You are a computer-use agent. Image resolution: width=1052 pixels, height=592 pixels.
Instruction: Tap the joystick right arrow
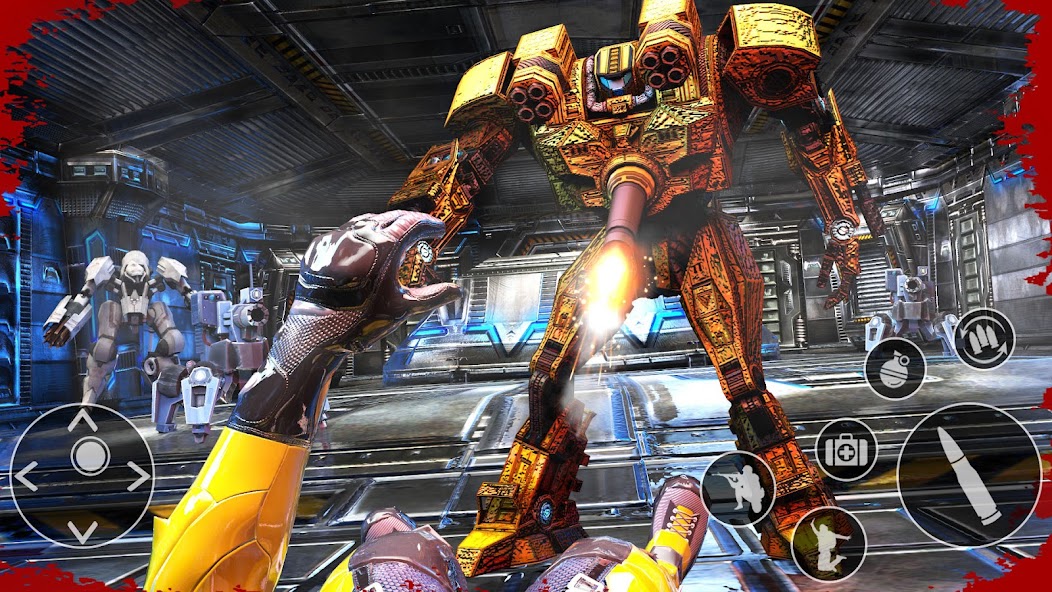(137, 476)
